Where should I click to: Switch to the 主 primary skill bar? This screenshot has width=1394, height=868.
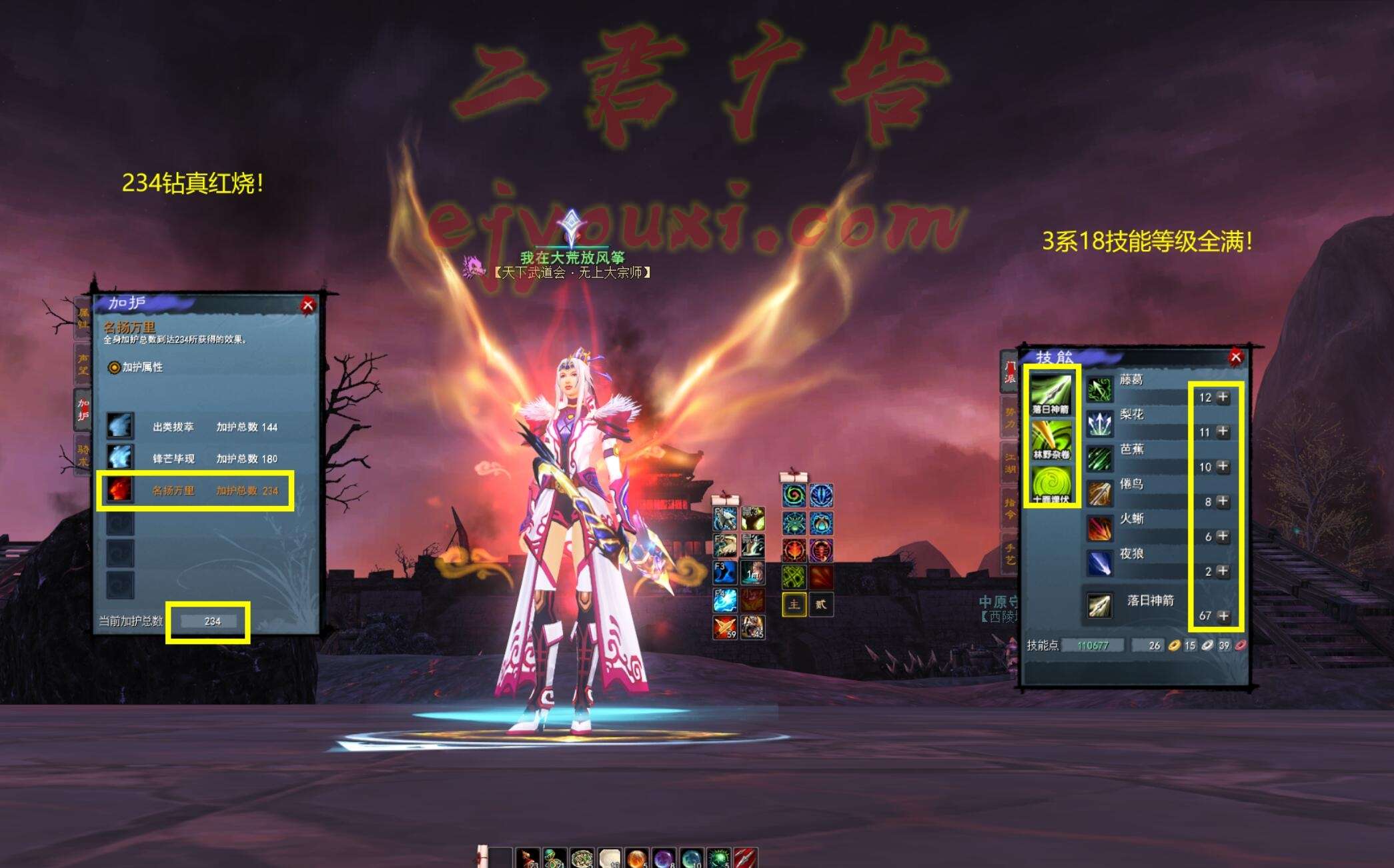tap(794, 605)
